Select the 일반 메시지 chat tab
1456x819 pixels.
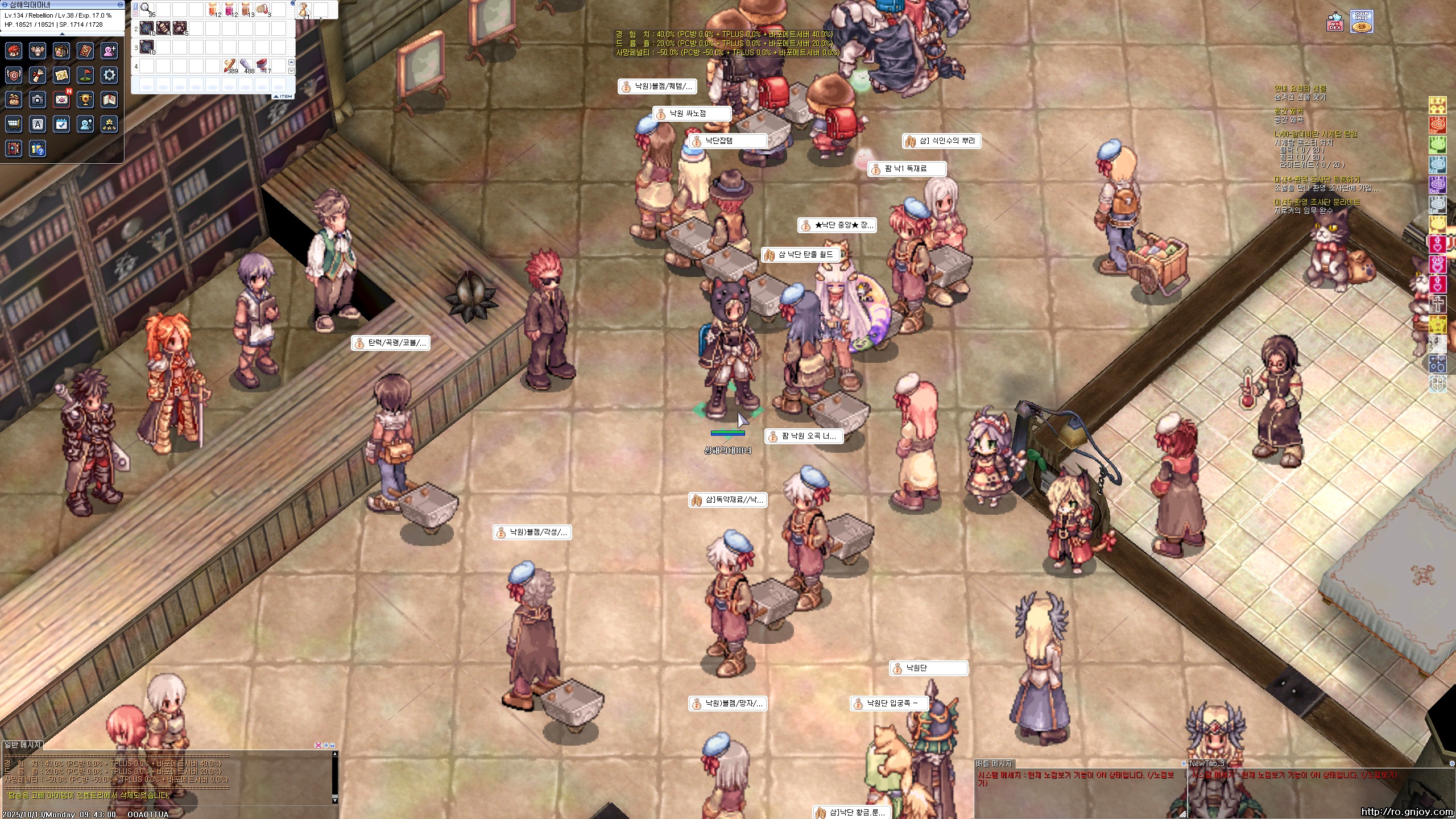(x=23, y=744)
